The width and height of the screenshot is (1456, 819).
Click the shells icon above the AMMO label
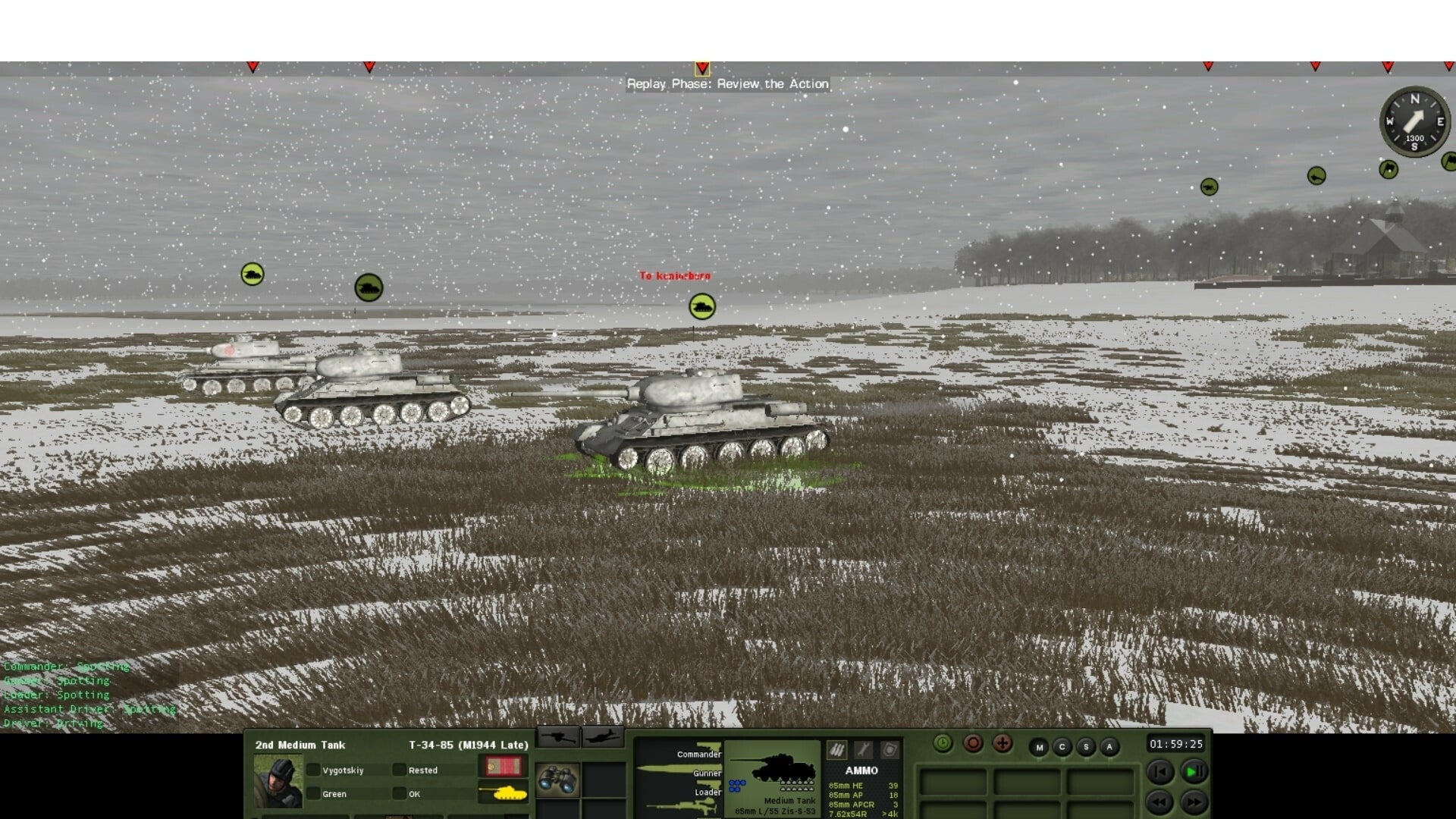coord(836,750)
